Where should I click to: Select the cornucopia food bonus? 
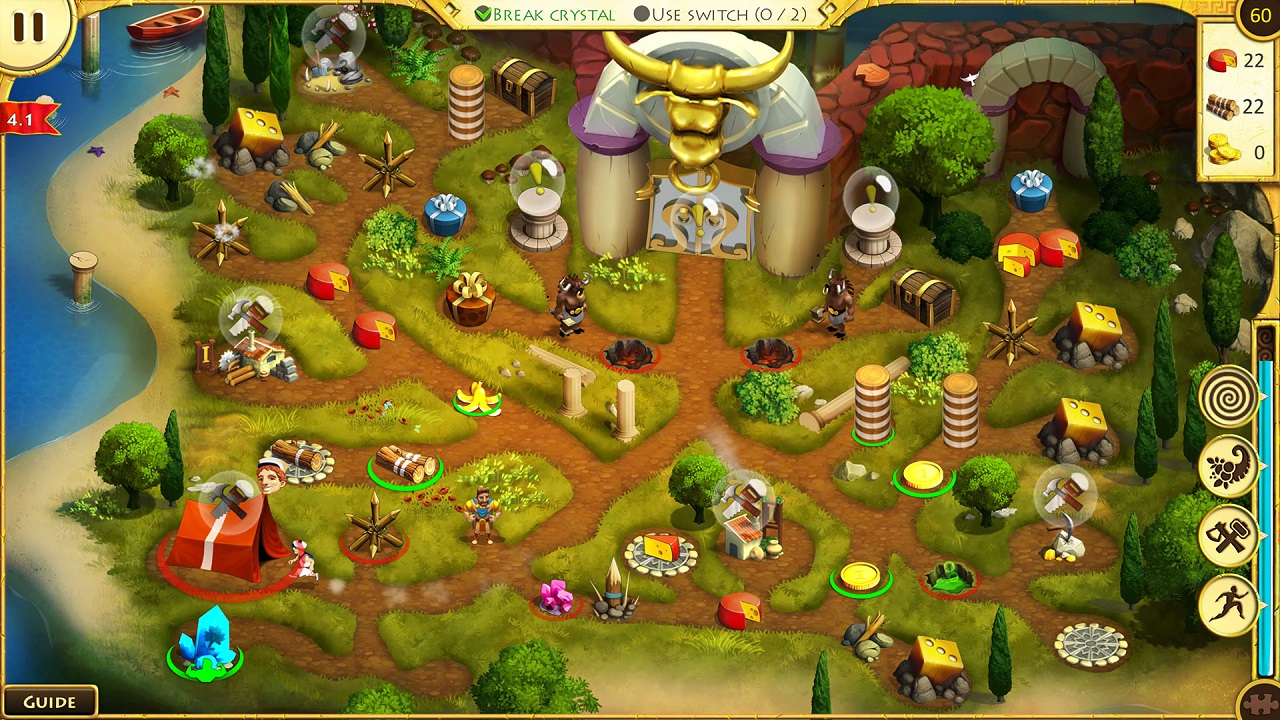1228,467
